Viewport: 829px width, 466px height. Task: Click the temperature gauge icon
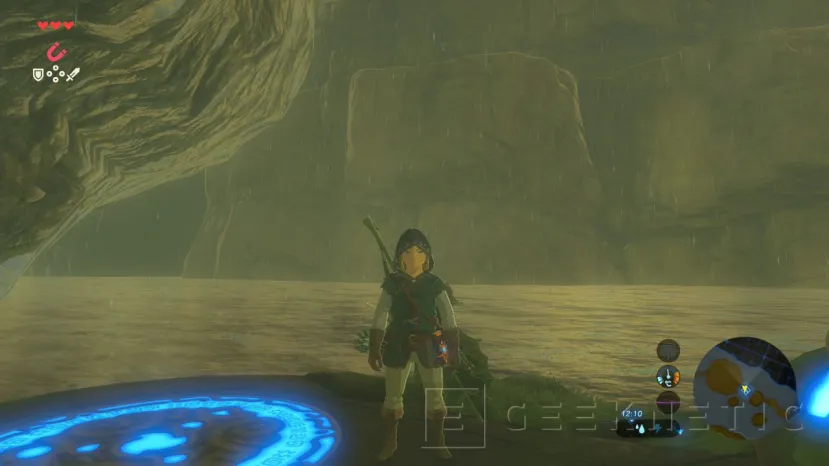click(667, 377)
